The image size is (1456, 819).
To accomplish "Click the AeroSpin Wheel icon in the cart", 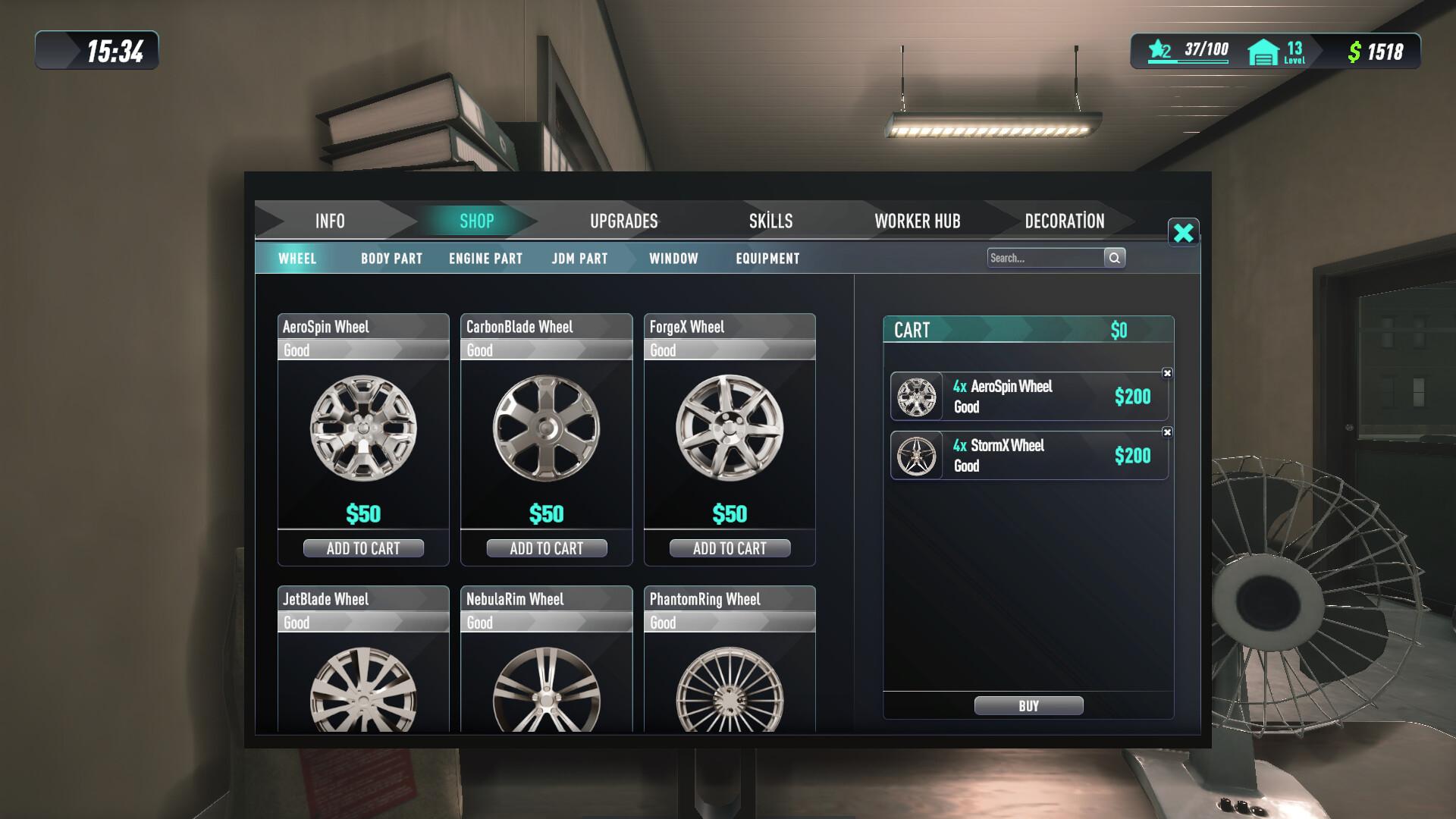I will tap(918, 395).
